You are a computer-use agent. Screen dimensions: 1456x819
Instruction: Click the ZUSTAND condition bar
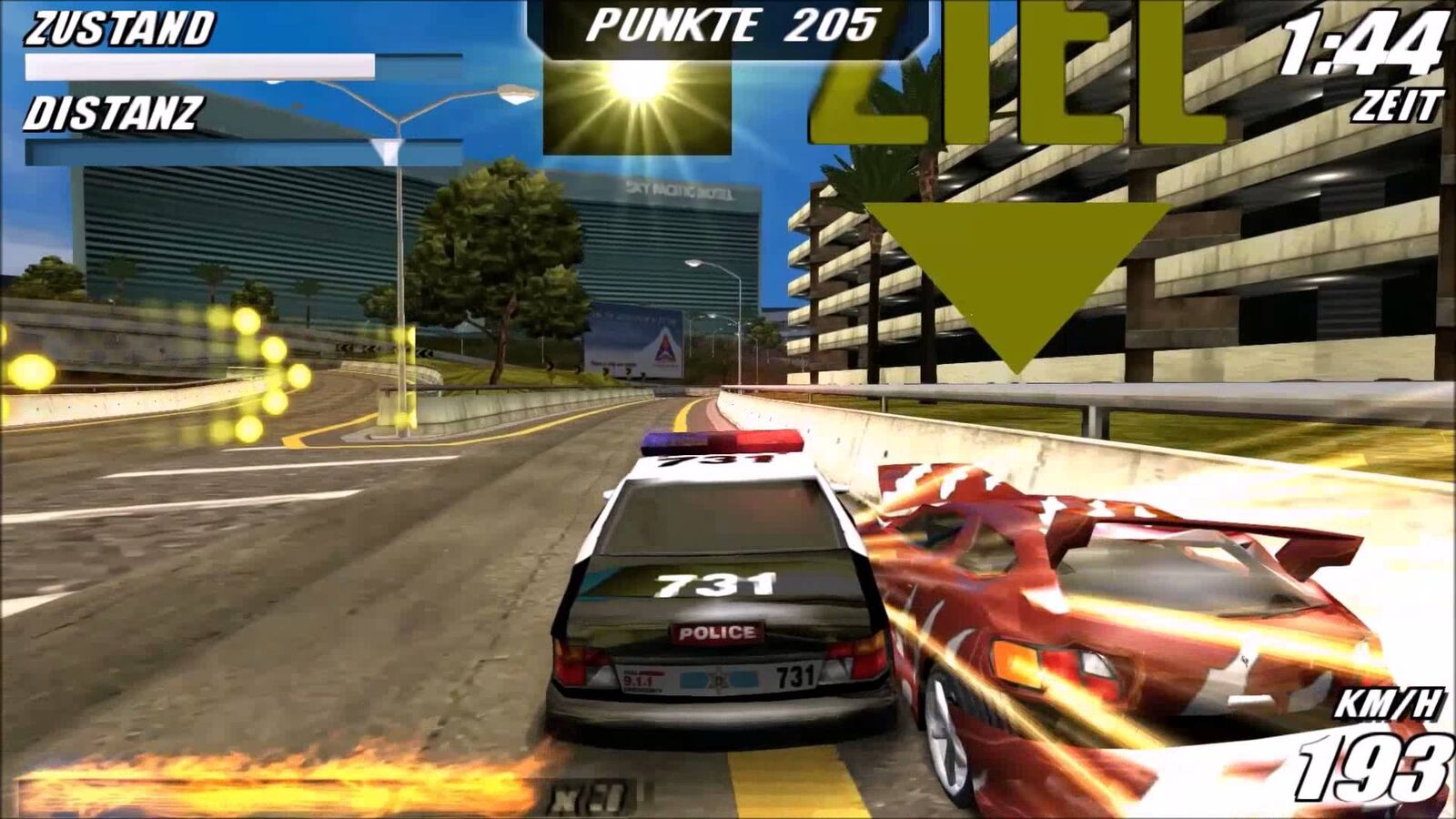coord(200,64)
